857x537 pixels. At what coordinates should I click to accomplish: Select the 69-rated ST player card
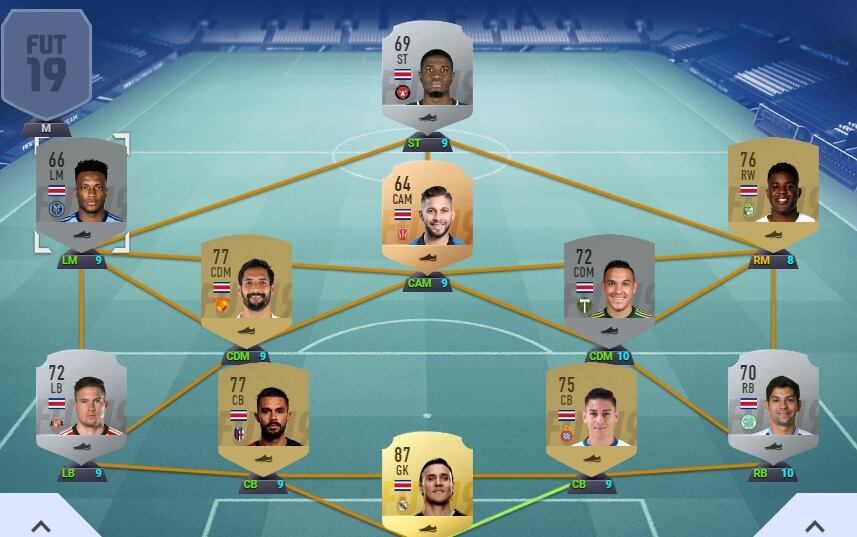point(427,75)
